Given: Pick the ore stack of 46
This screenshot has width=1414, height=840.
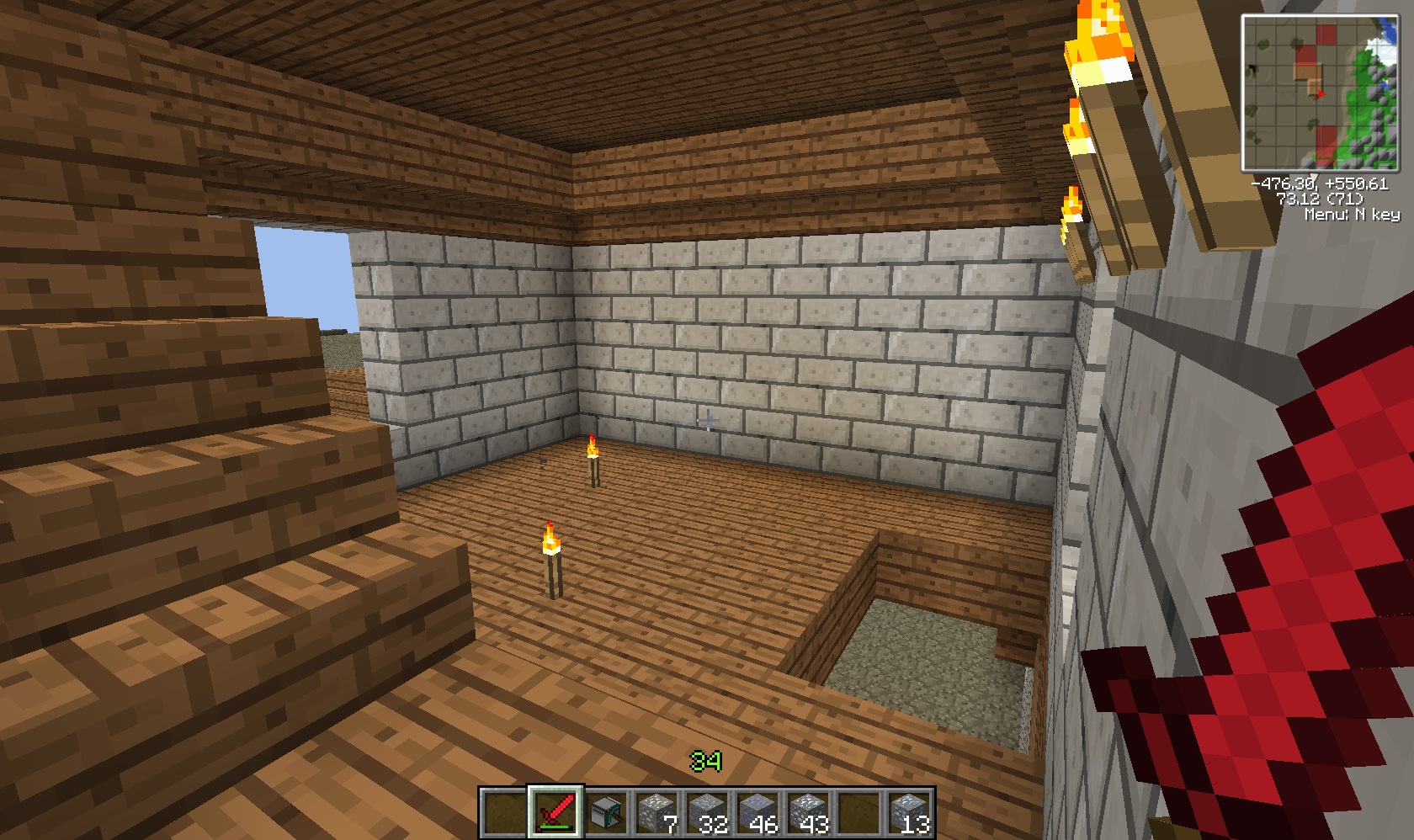Looking at the screenshot, I should (x=757, y=813).
